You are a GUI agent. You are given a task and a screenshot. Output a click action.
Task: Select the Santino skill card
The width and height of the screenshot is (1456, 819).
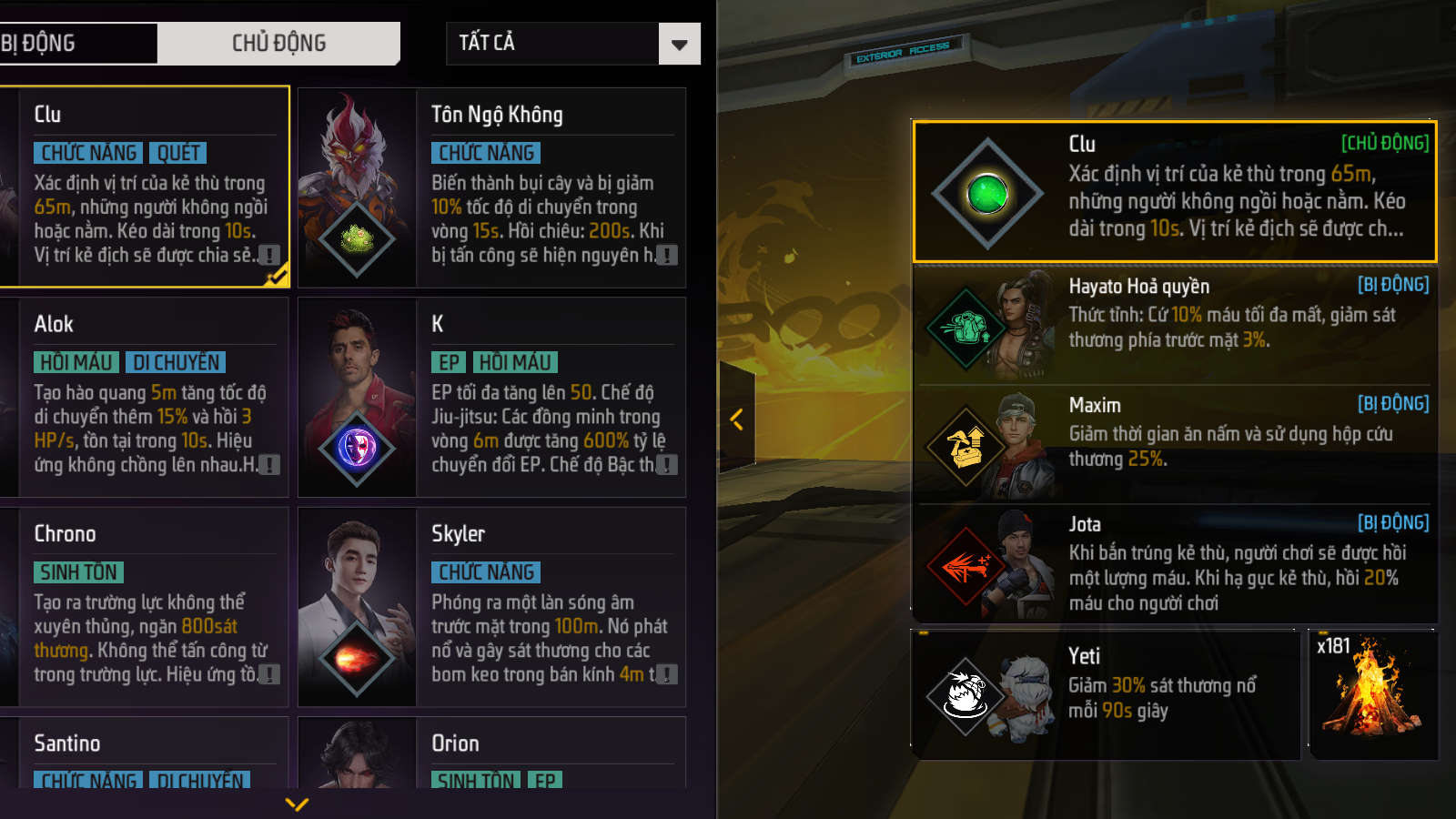[x=146, y=753]
